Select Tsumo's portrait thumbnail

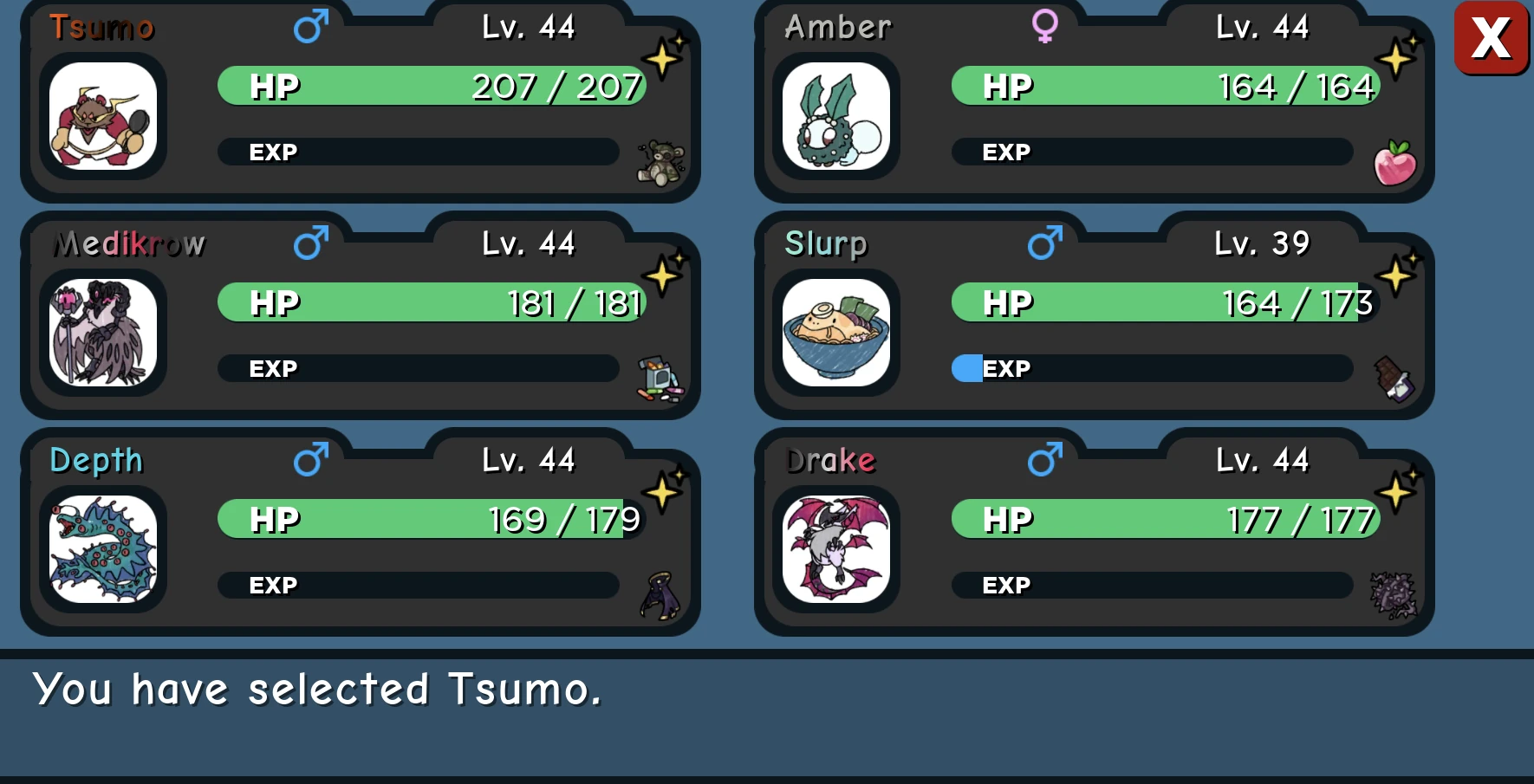coord(103,115)
